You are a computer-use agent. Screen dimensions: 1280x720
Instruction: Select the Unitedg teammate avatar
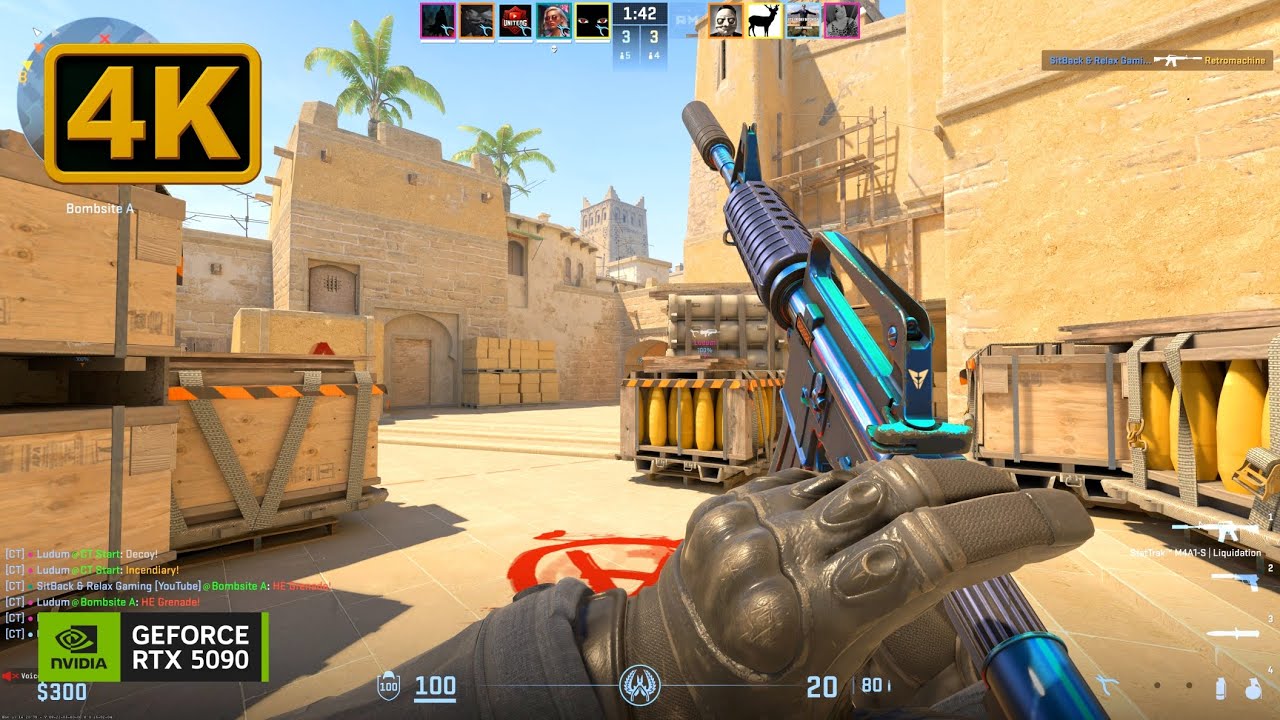(x=515, y=21)
